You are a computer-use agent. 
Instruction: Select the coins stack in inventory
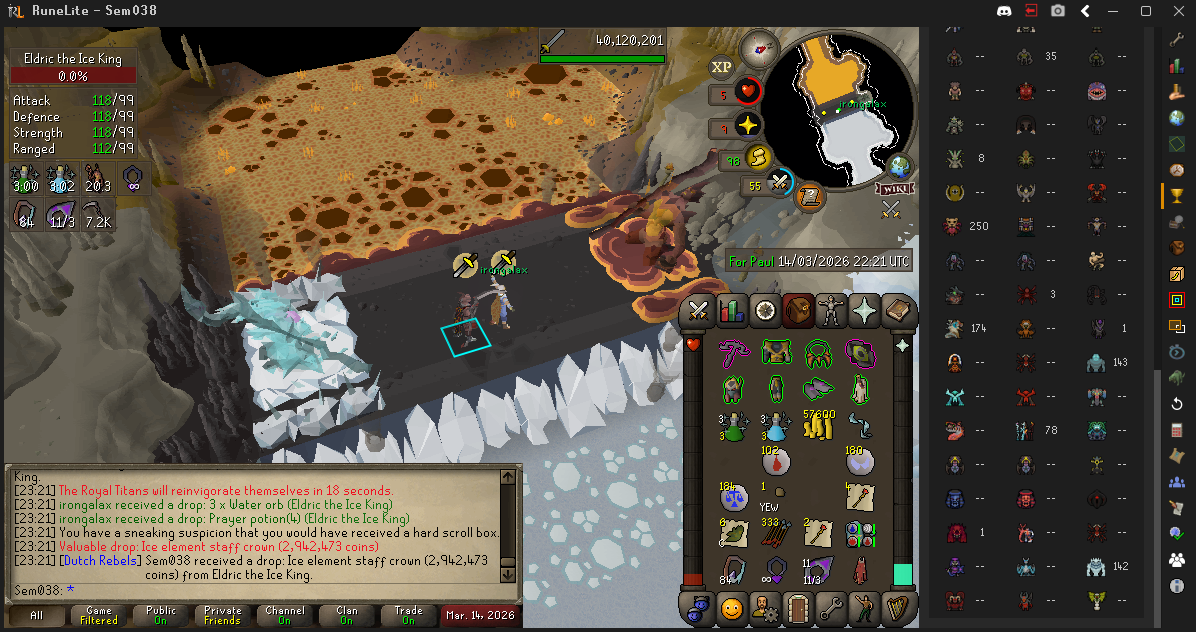point(819,425)
